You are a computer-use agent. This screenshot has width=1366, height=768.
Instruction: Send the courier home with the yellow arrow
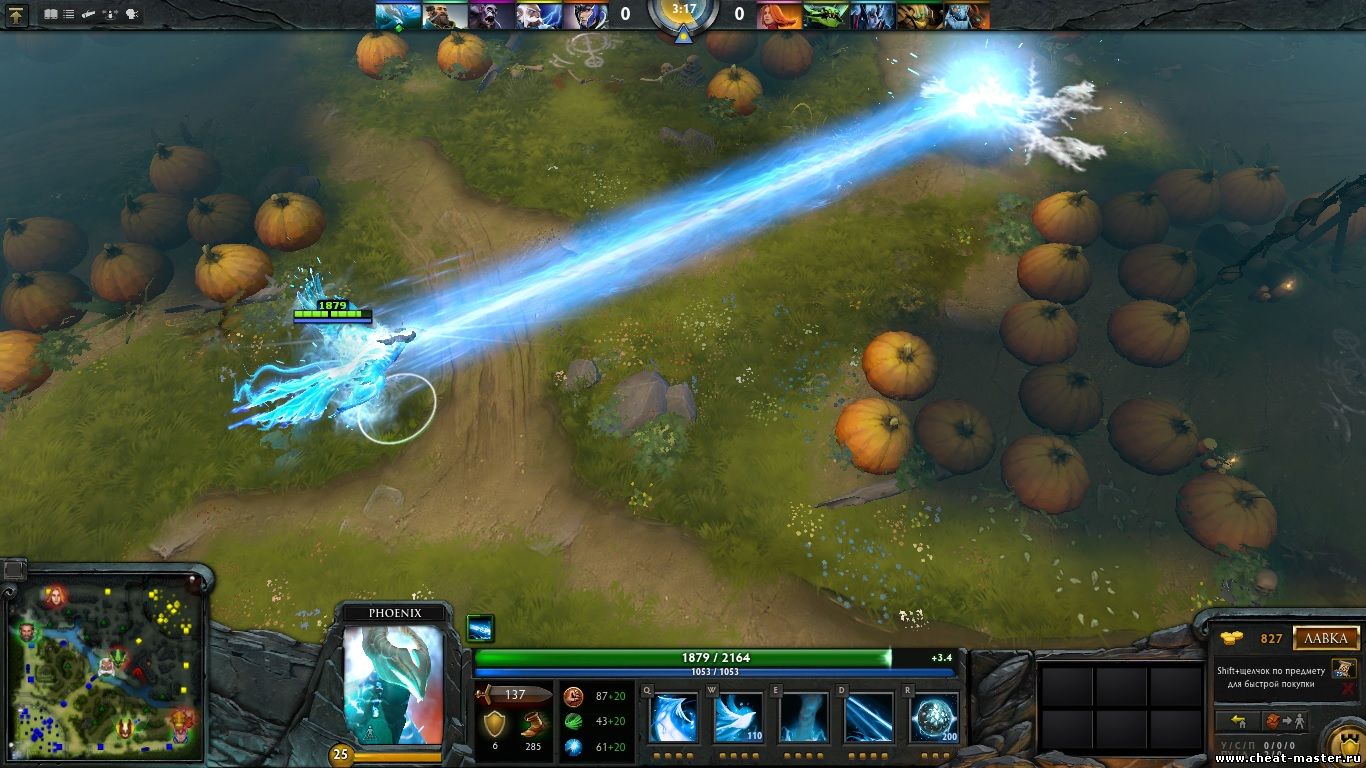[x=1236, y=720]
